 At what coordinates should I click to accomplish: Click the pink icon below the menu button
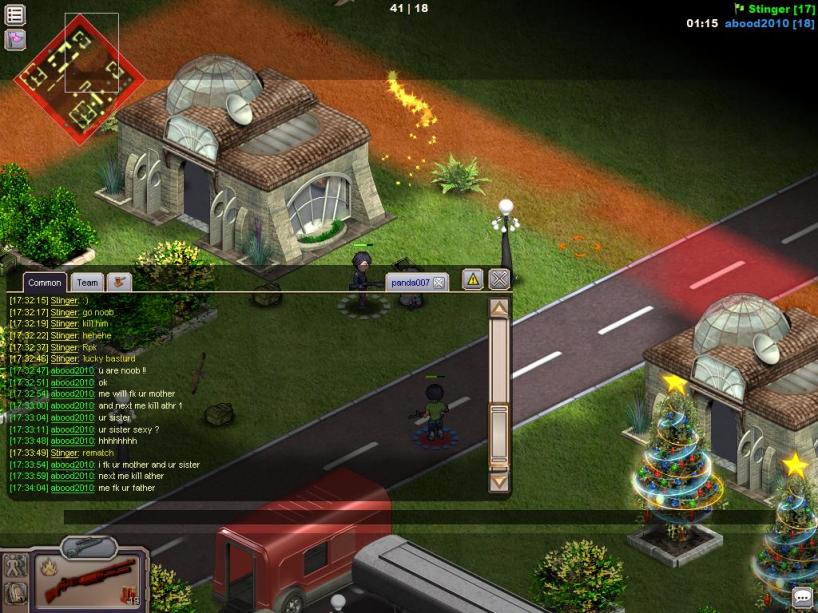pos(15,39)
